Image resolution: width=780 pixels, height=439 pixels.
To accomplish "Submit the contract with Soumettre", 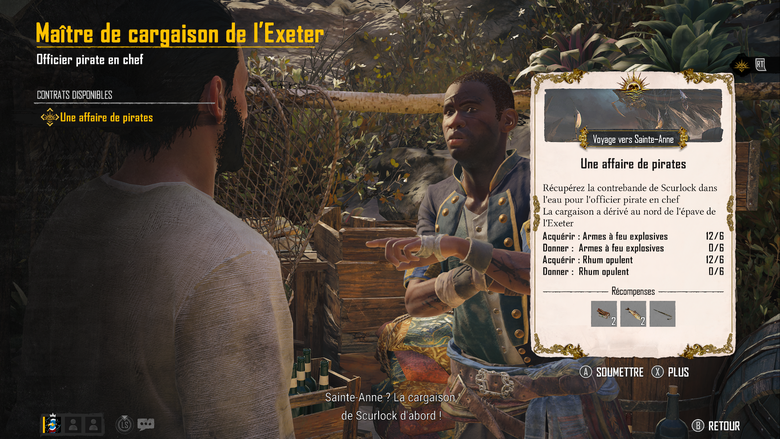I will (612, 372).
